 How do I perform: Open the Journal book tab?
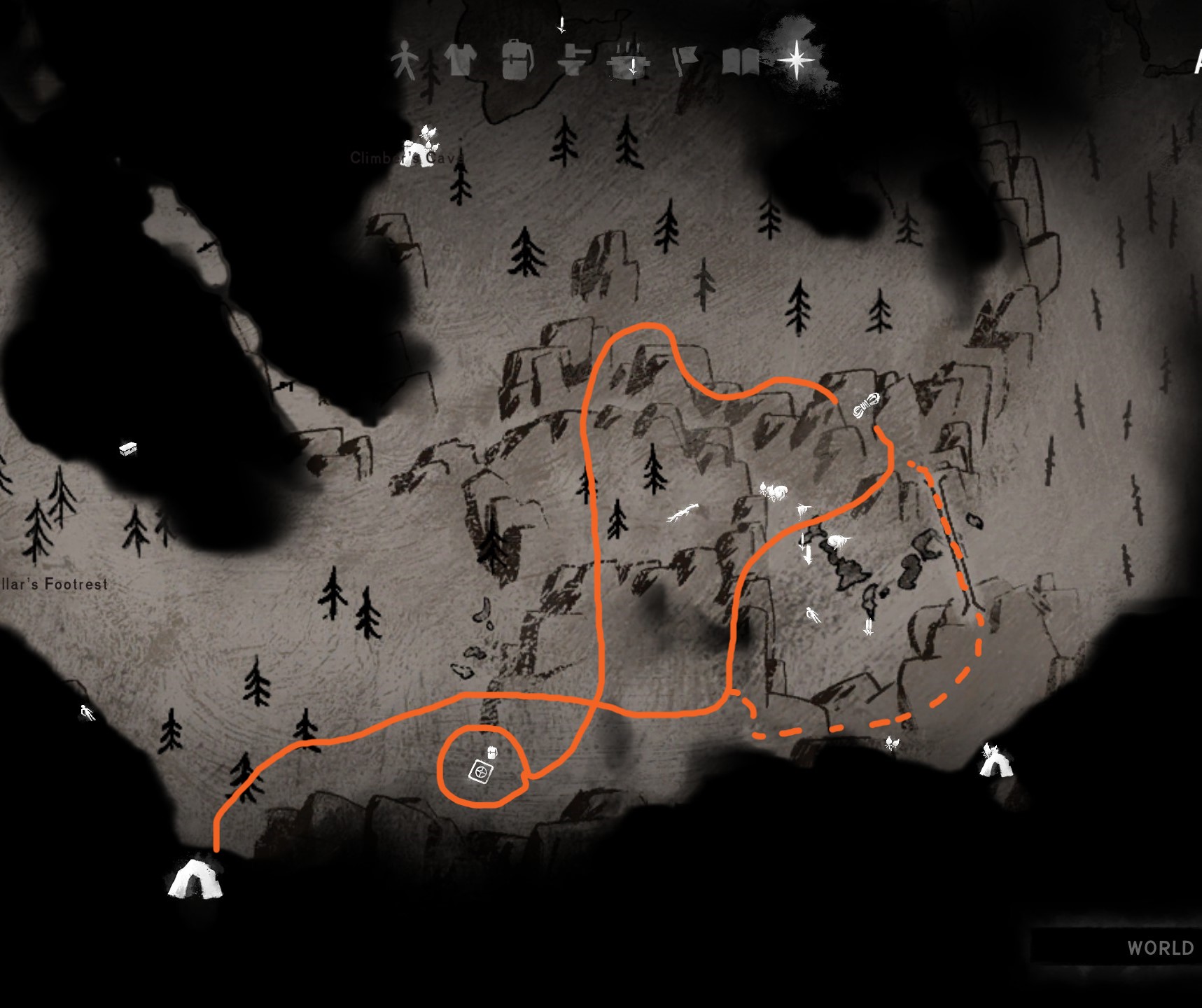pyautogui.click(x=740, y=62)
